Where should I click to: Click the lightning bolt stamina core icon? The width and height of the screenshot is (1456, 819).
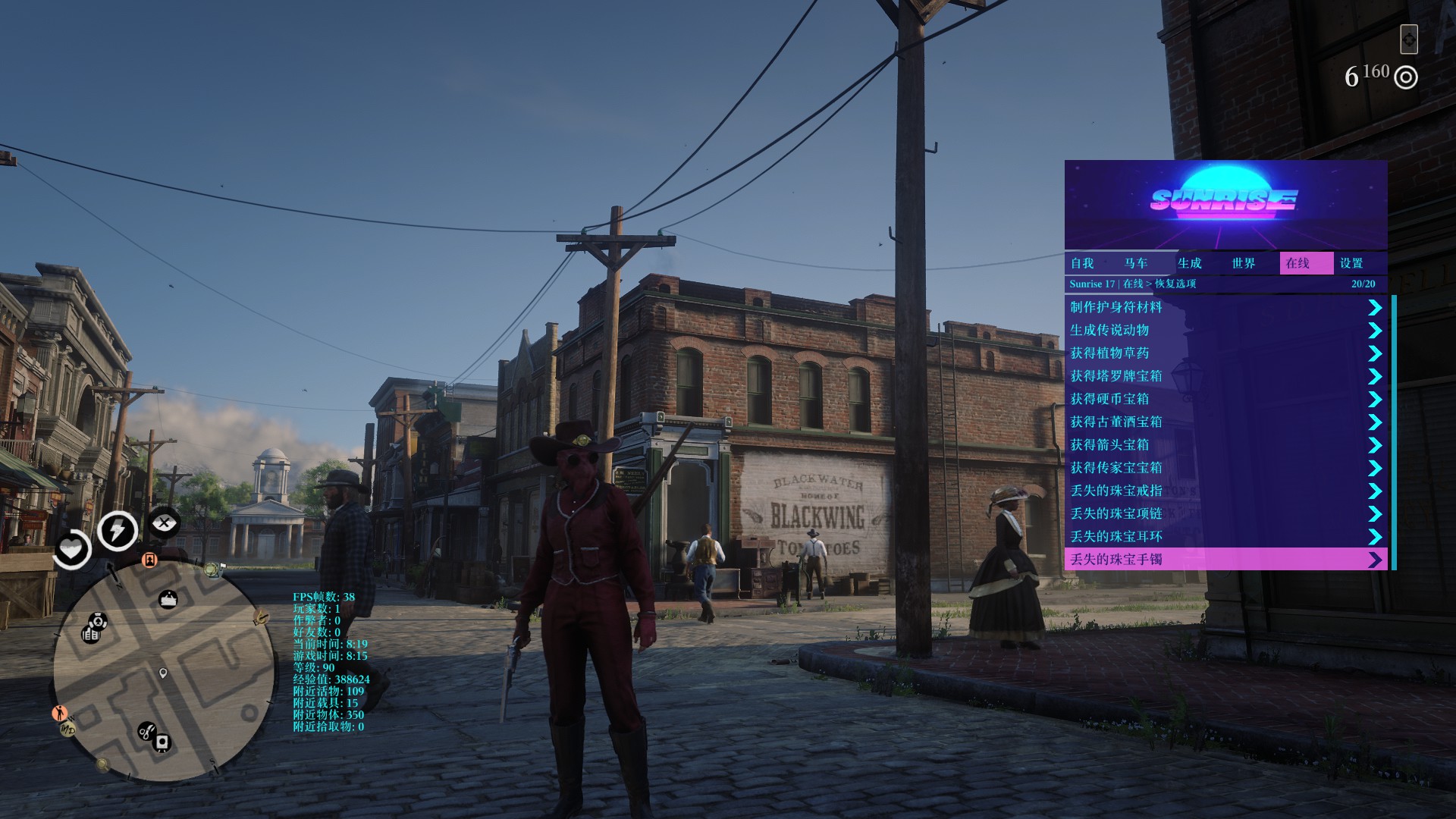point(117,530)
